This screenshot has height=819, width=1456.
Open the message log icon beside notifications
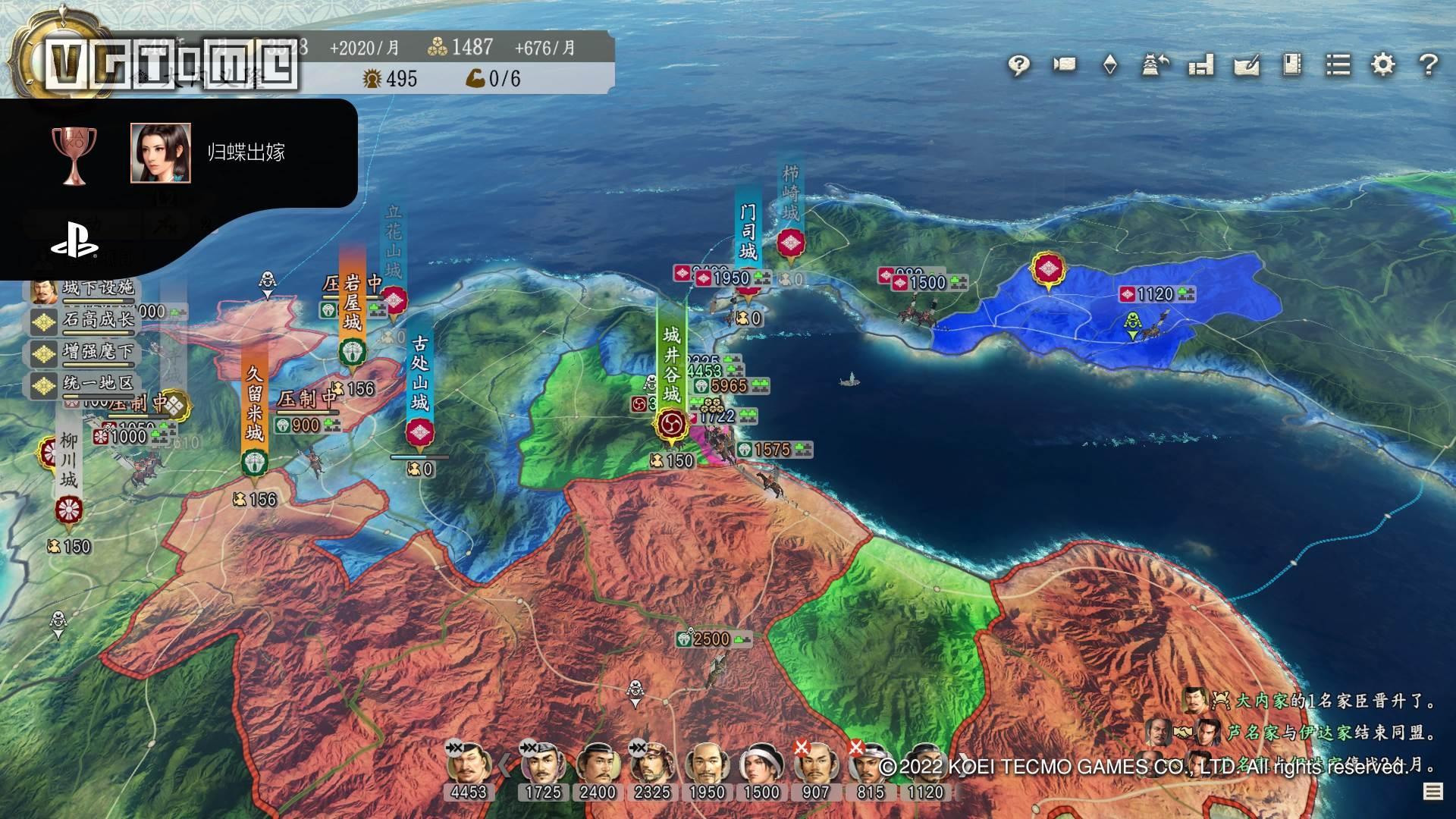tap(1432, 792)
